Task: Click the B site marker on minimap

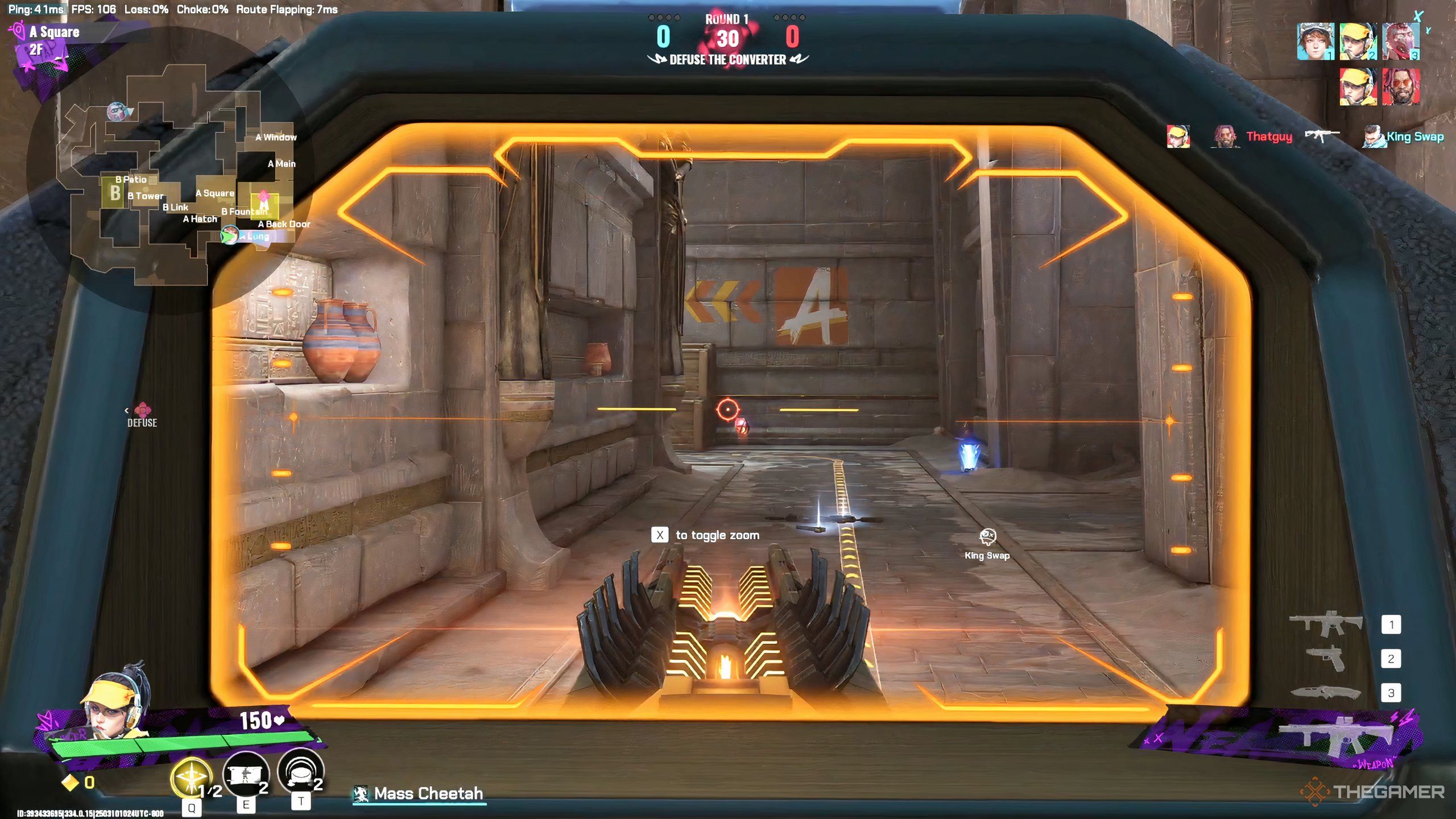Action: click(x=115, y=193)
